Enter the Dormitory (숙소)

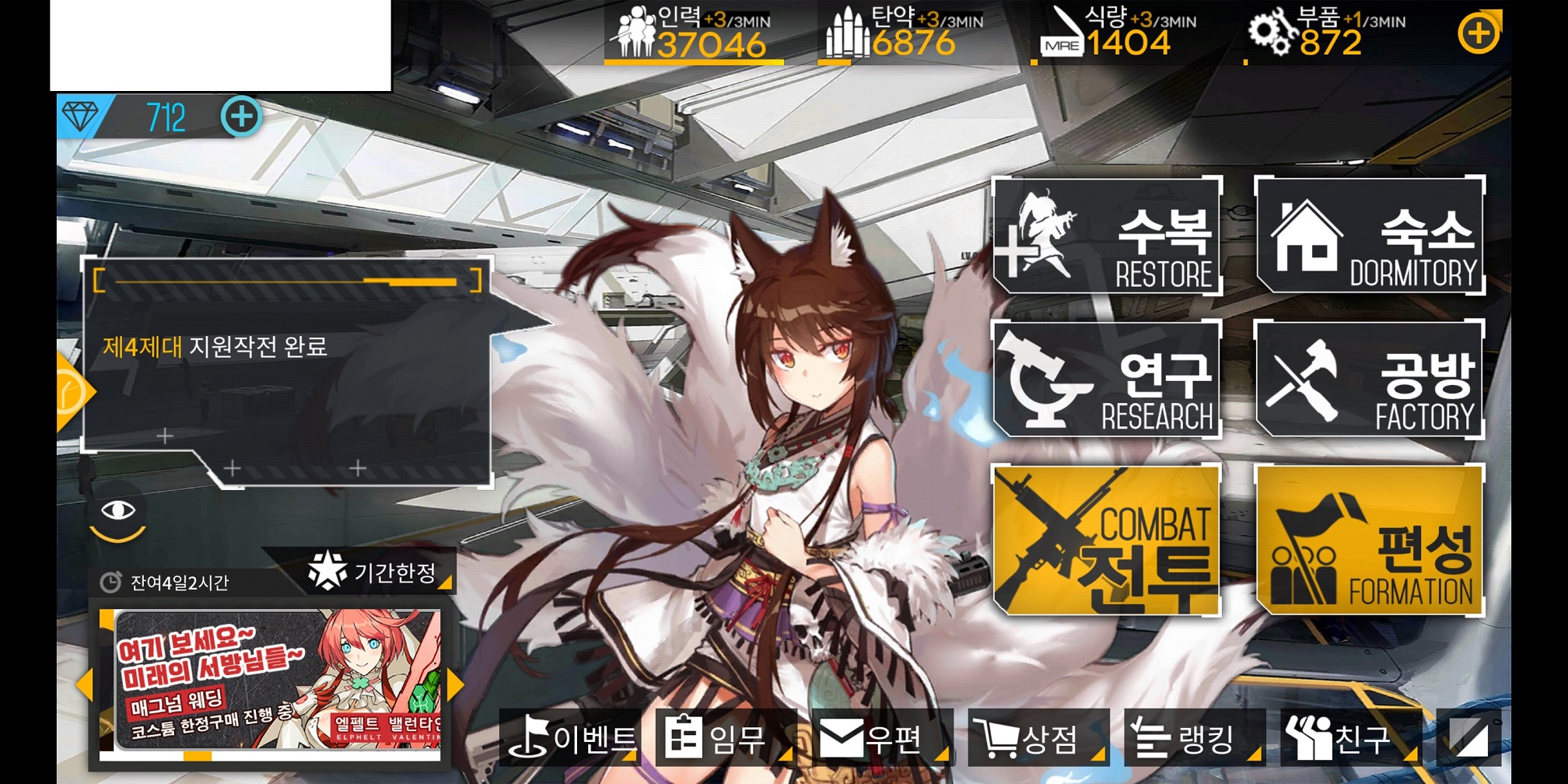pos(1369,236)
